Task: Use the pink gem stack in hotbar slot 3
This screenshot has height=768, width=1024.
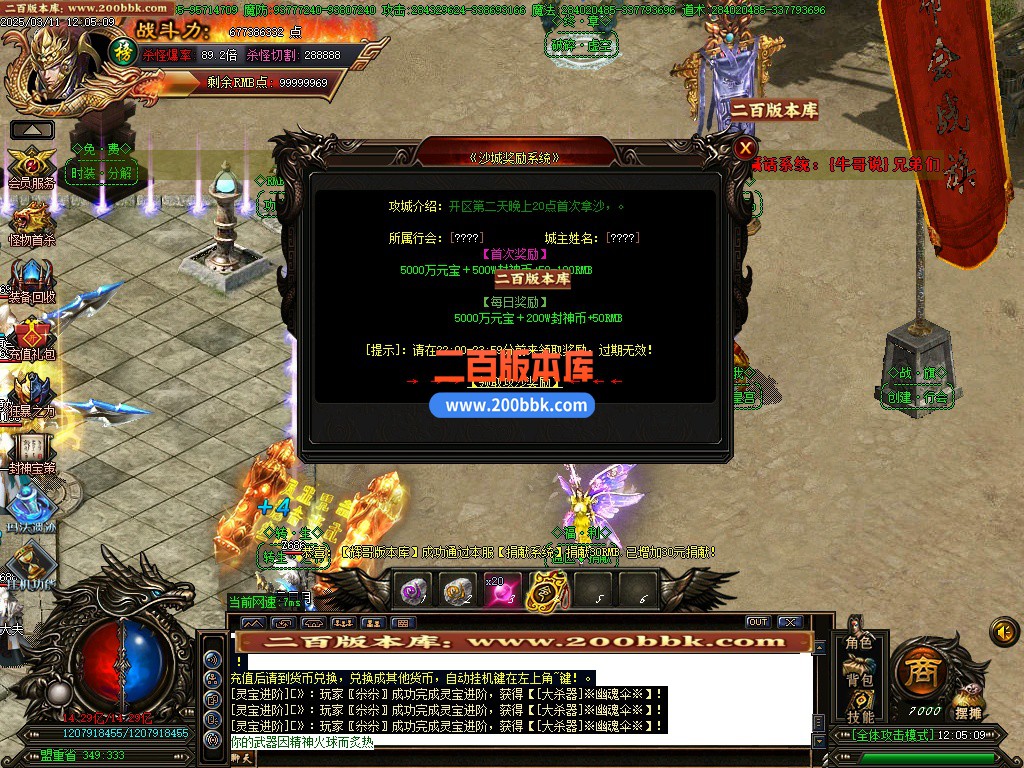Action: click(x=501, y=592)
